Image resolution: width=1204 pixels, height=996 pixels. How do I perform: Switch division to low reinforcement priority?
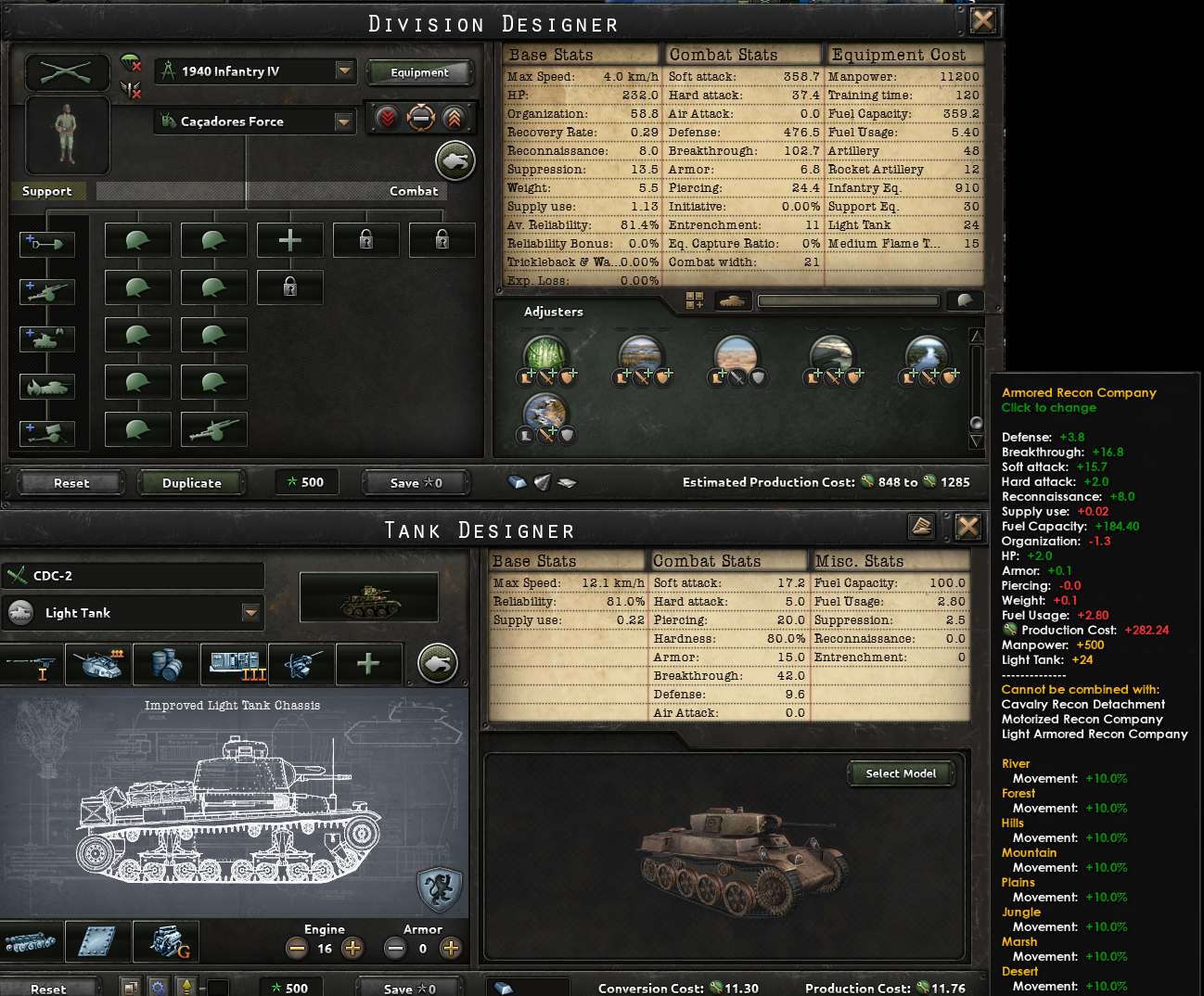coord(387,118)
